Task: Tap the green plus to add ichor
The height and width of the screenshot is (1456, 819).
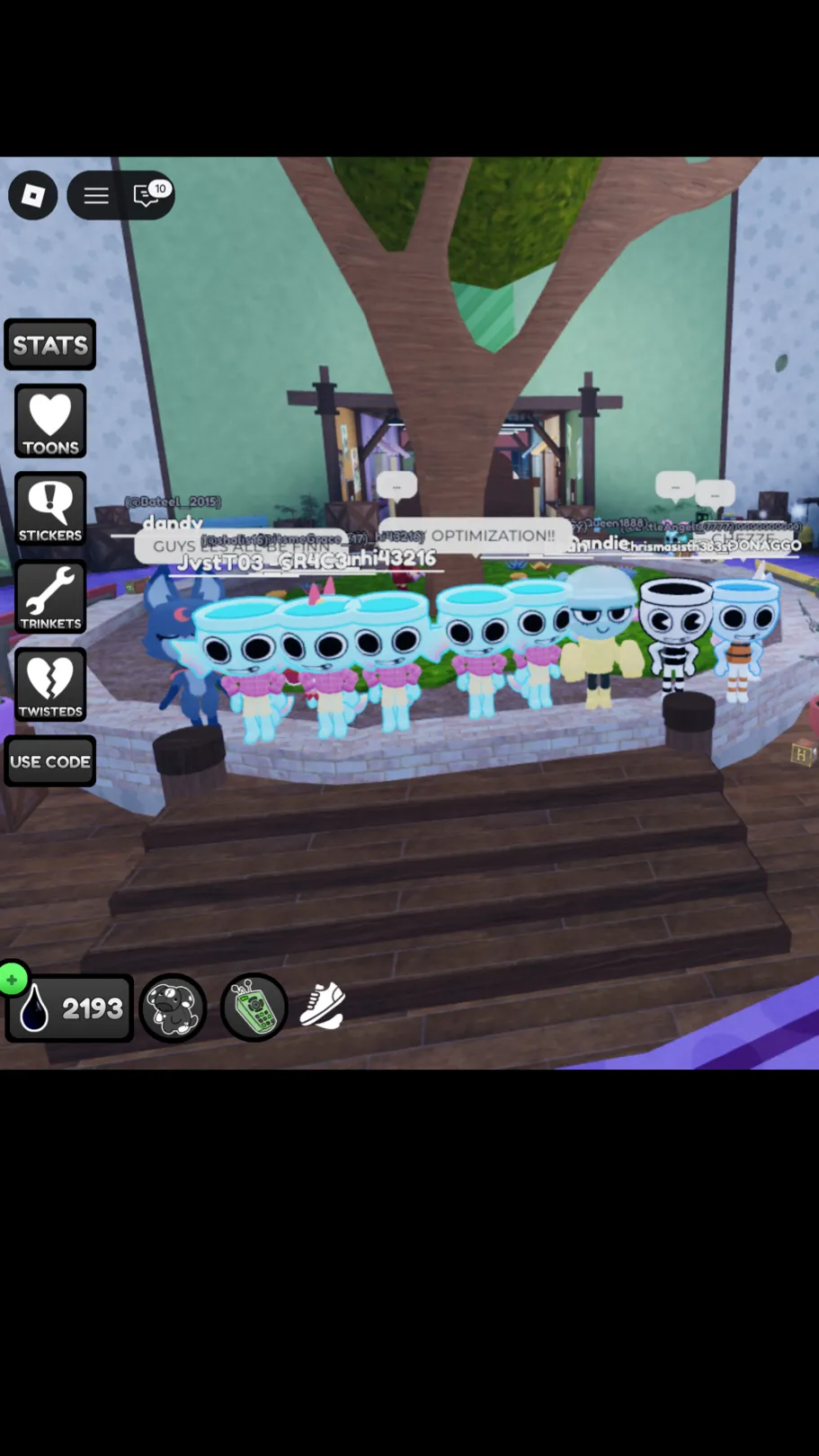Action: point(13,979)
